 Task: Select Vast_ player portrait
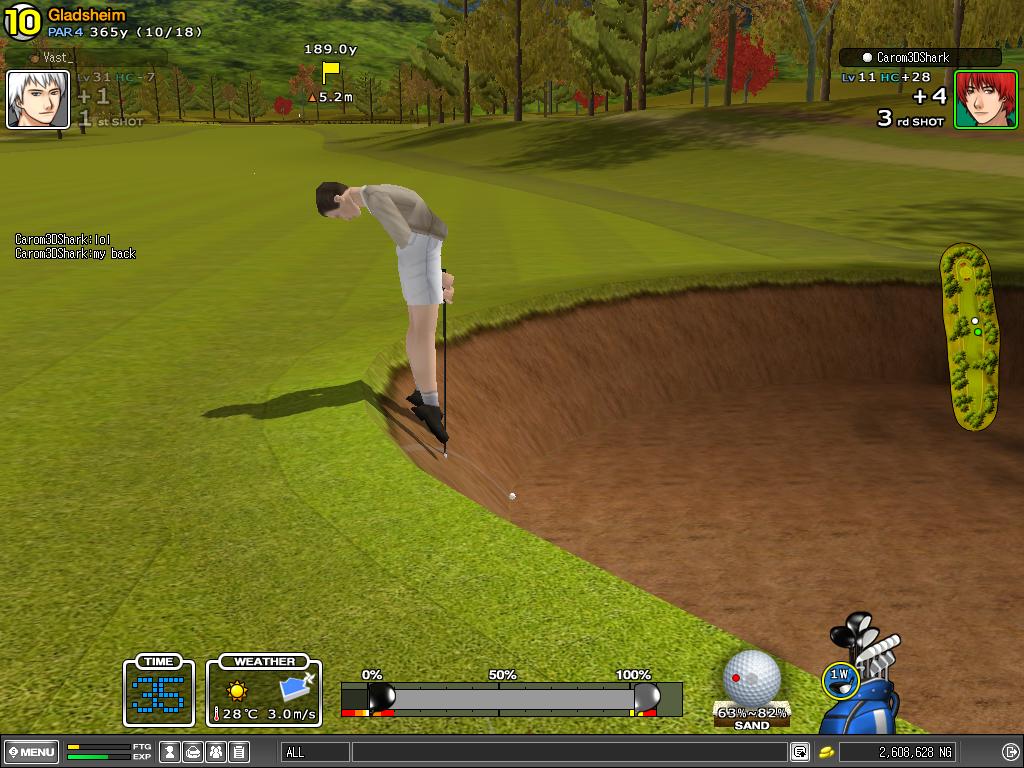(38, 100)
